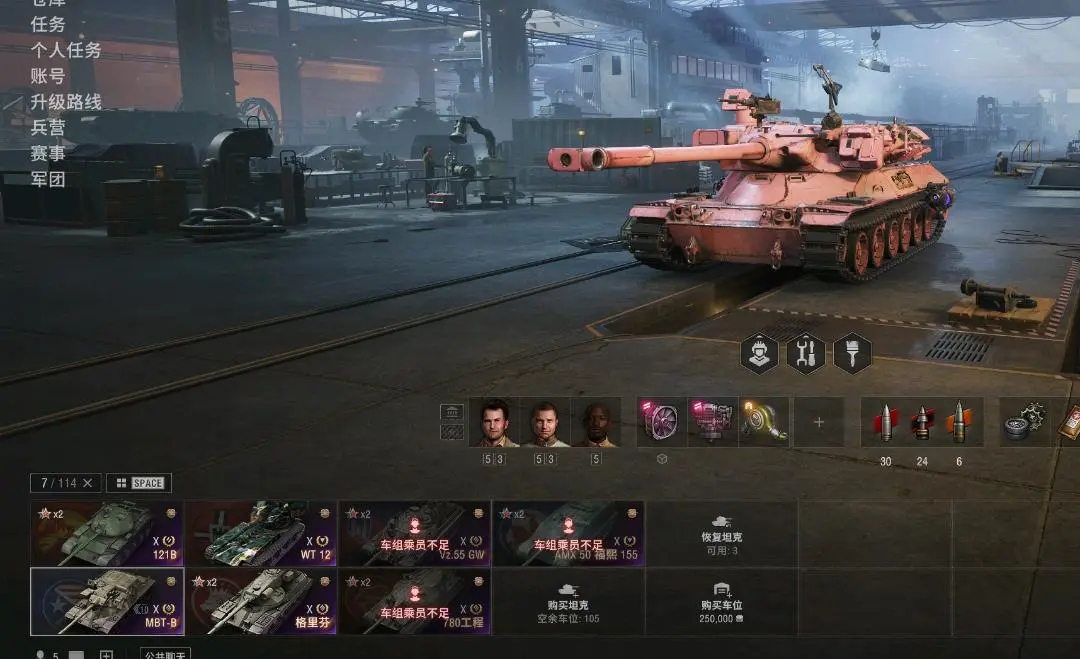Clear the 7/114 carousel filter

pyautogui.click(x=87, y=483)
